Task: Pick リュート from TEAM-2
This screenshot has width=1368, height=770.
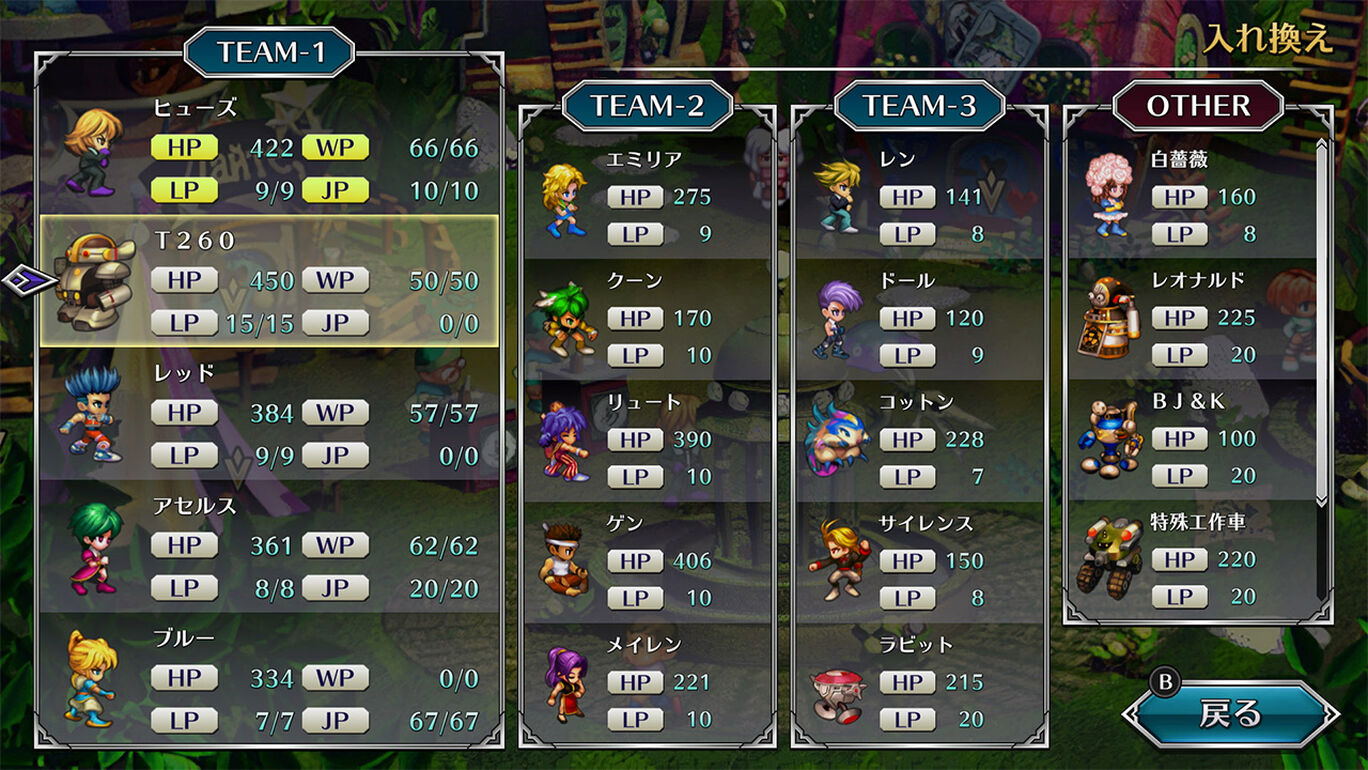Action: click(x=647, y=439)
